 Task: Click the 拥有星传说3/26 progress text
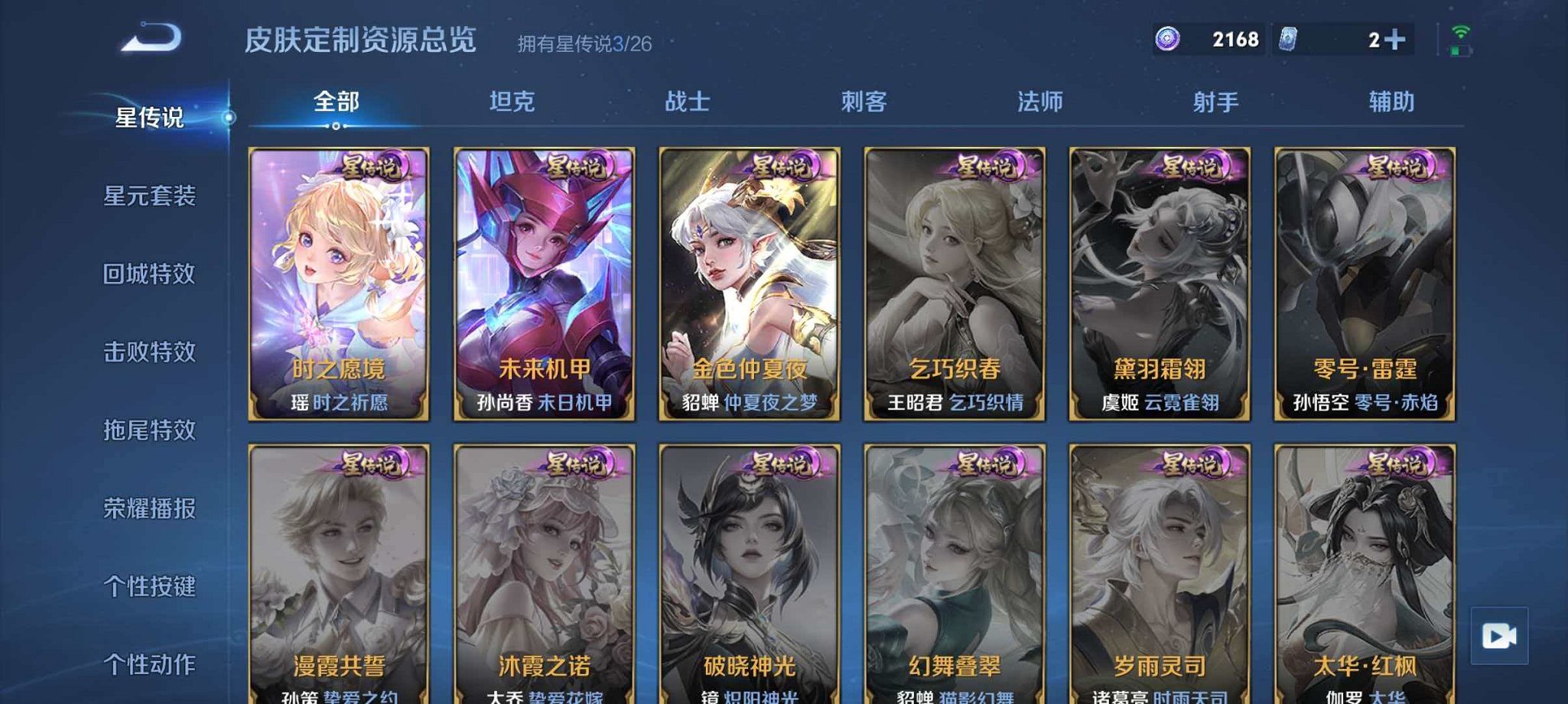pos(583,43)
